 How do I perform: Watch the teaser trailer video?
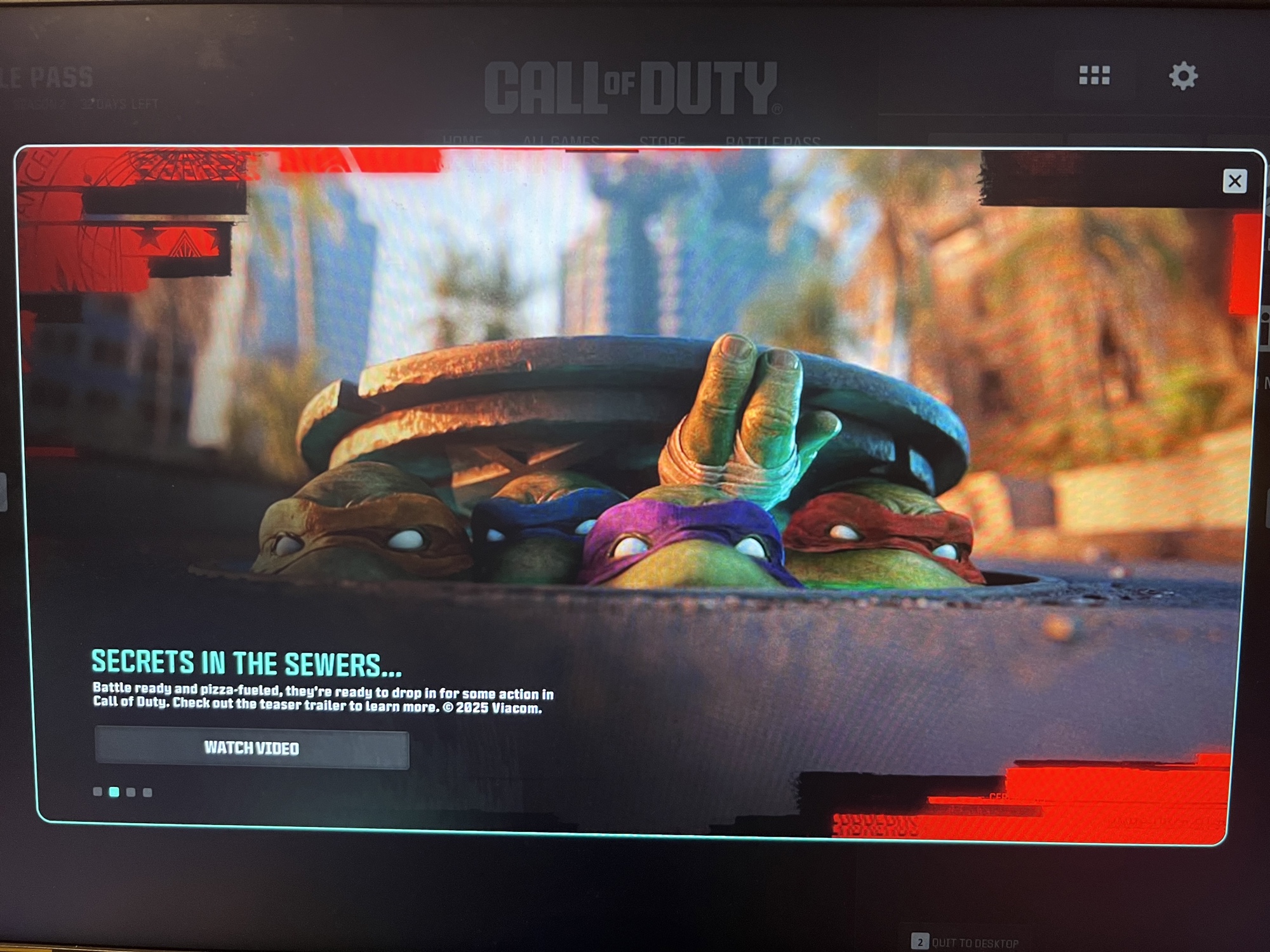tap(251, 749)
